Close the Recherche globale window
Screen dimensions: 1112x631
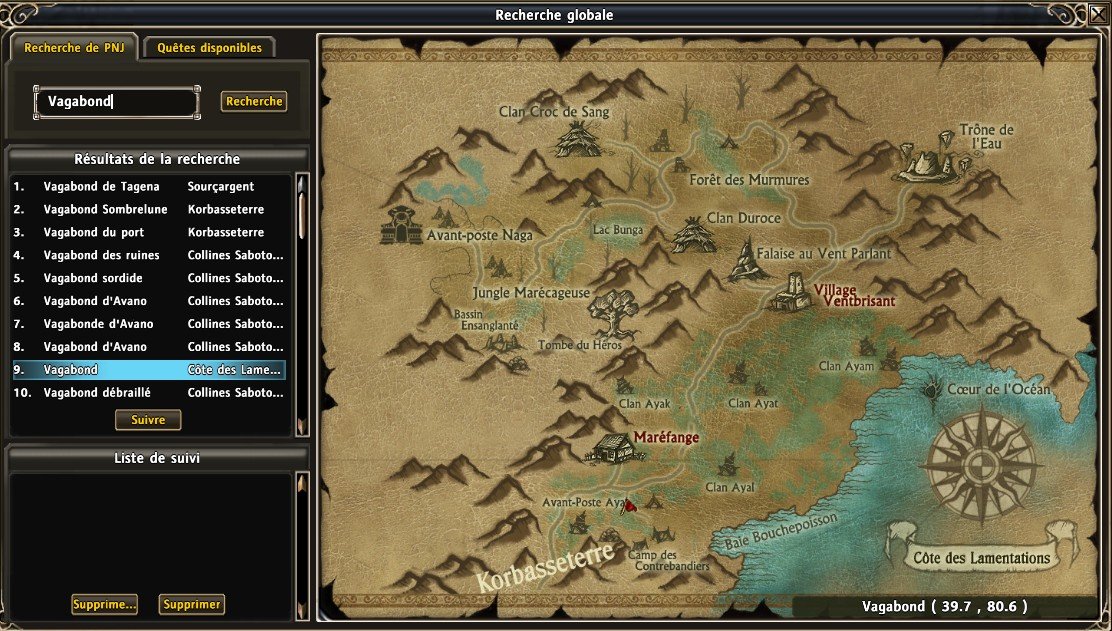coord(1097,15)
